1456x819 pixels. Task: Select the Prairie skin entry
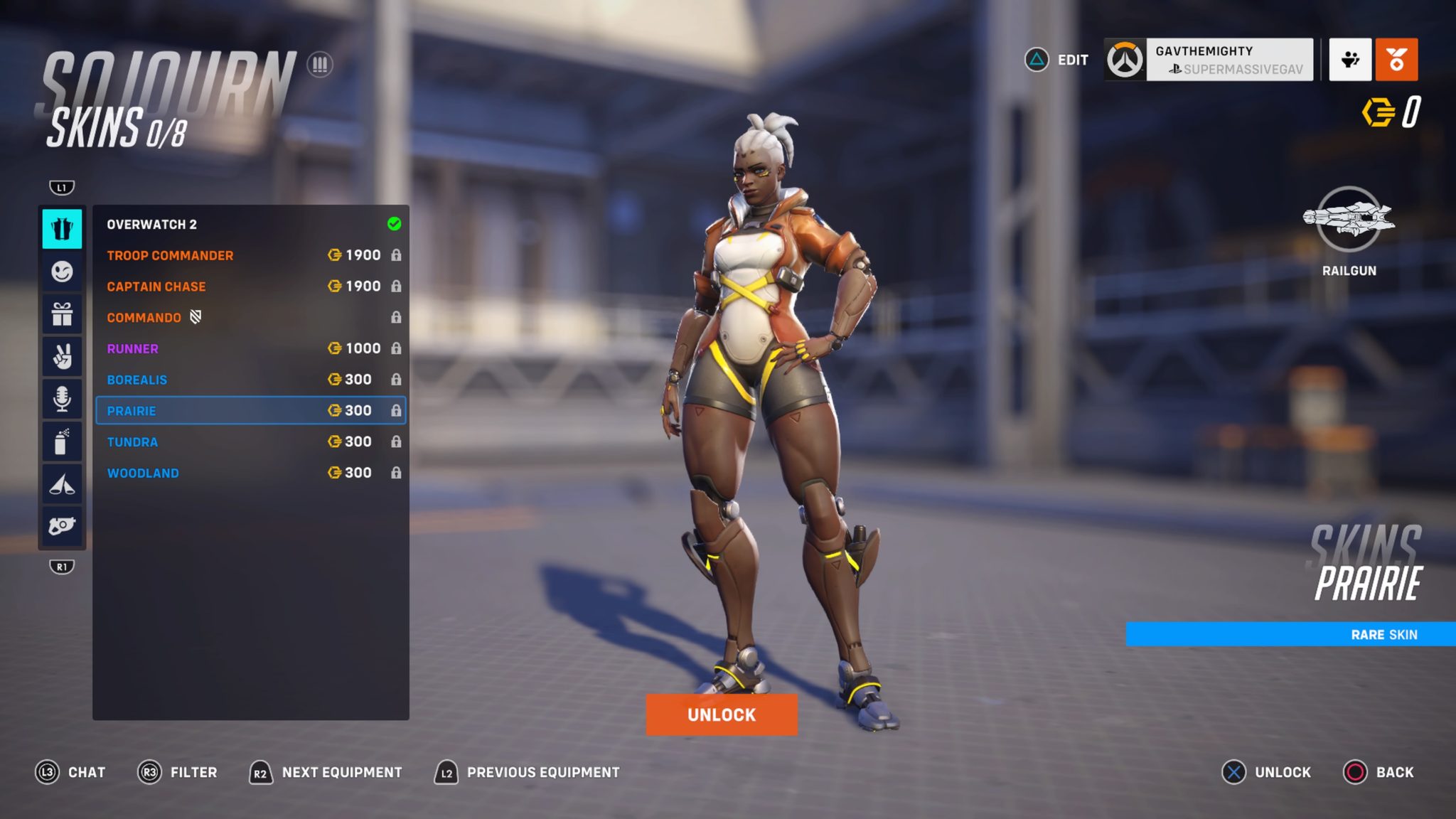click(x=249, y=410)
